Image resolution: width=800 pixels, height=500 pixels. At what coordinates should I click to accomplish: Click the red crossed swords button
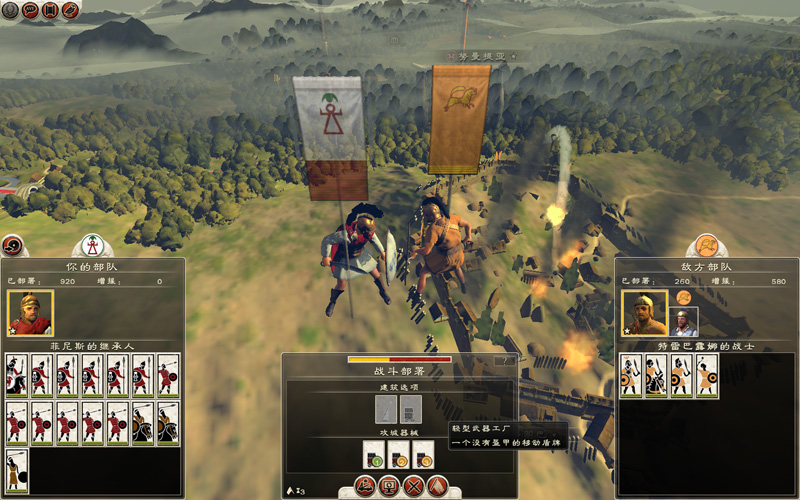412,487
